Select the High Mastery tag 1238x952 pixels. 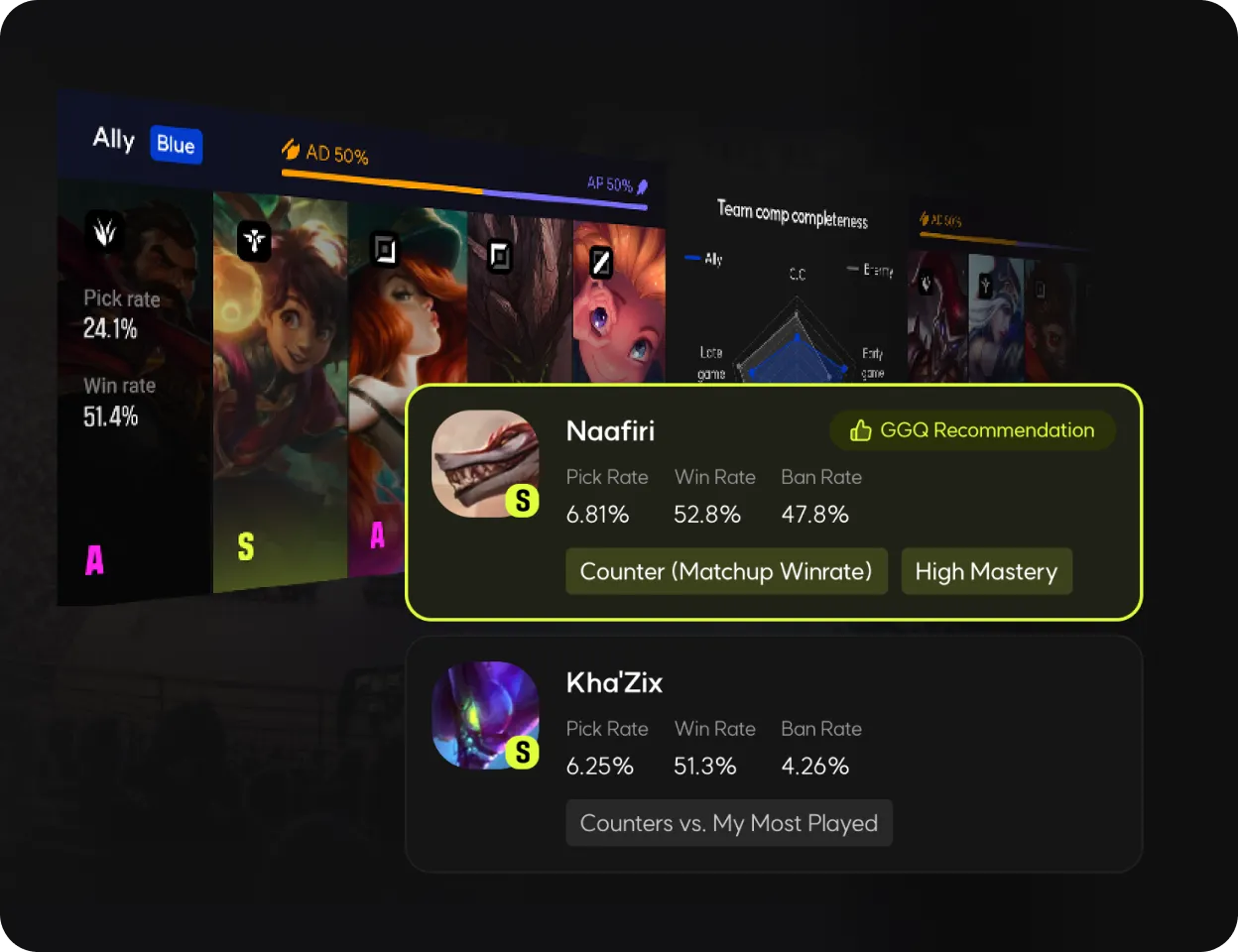(x=986, y=571)
